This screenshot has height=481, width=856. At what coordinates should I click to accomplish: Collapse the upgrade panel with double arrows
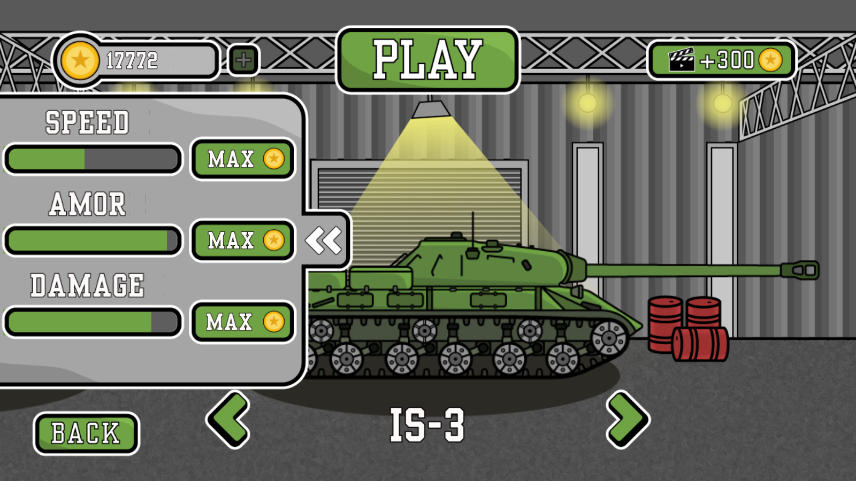point(323,240)
